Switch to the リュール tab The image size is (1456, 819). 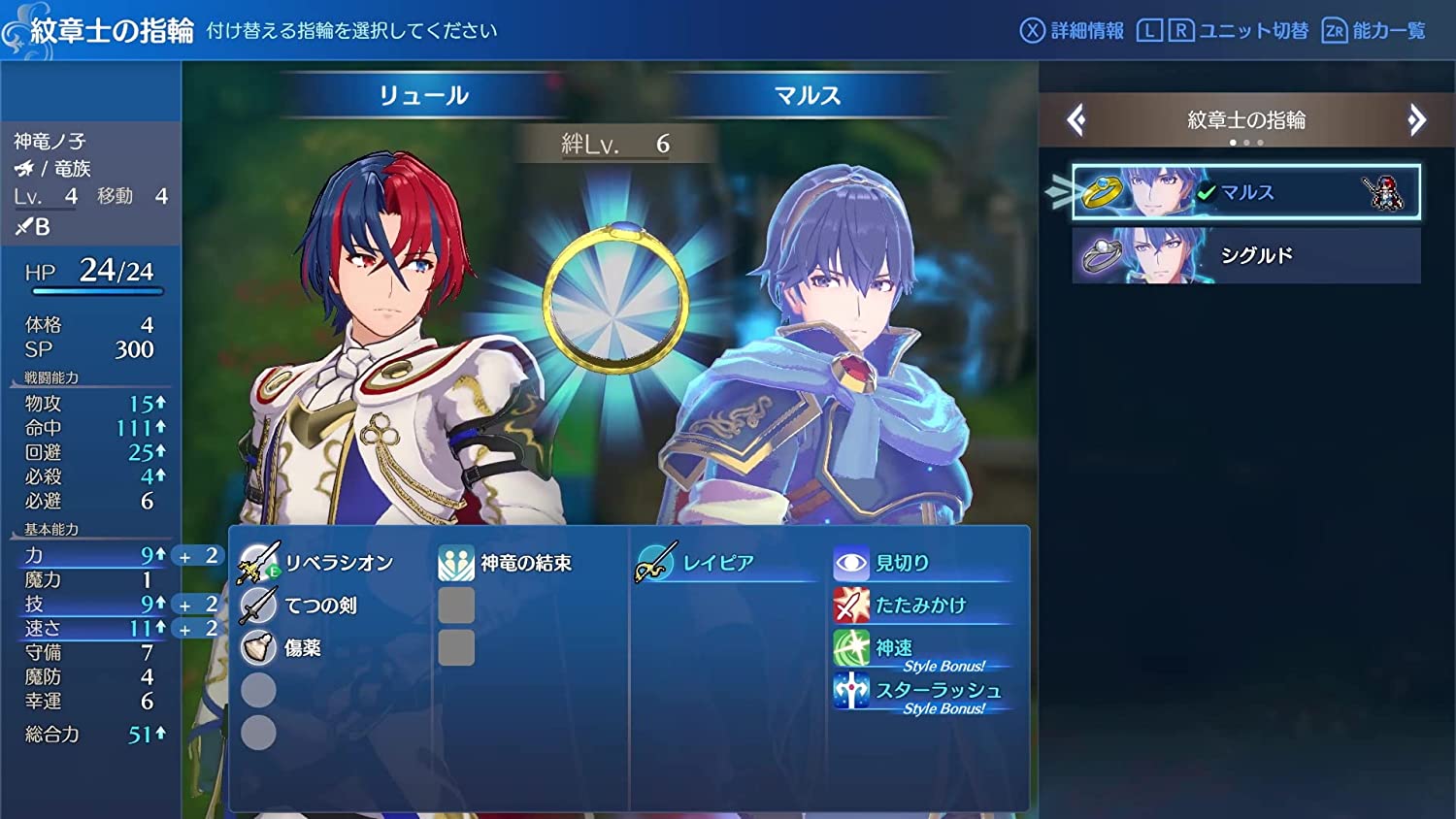click(x=423, y=95)
